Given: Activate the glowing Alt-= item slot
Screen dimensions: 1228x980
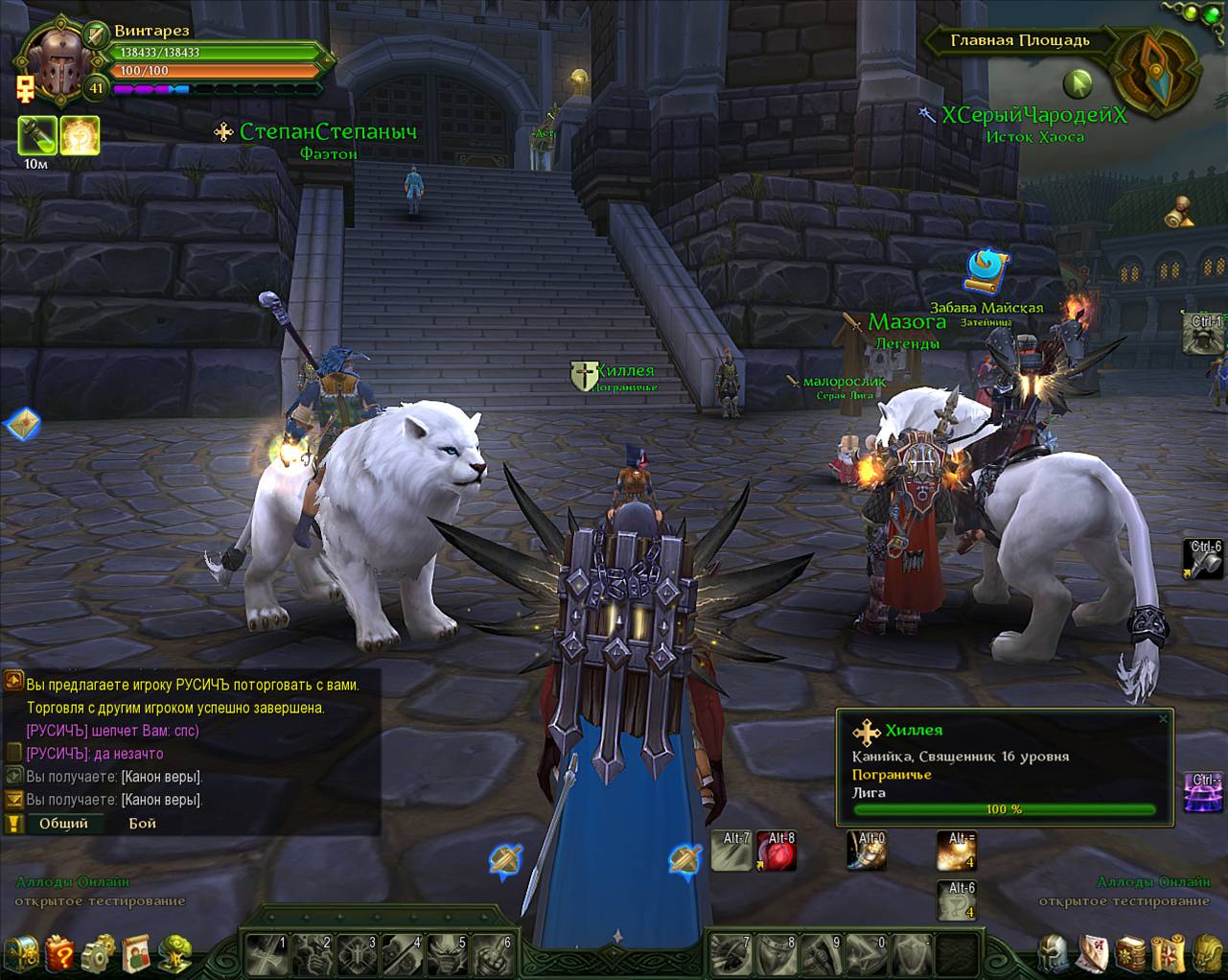Looking at the screenshot, I should click(956, 851).
